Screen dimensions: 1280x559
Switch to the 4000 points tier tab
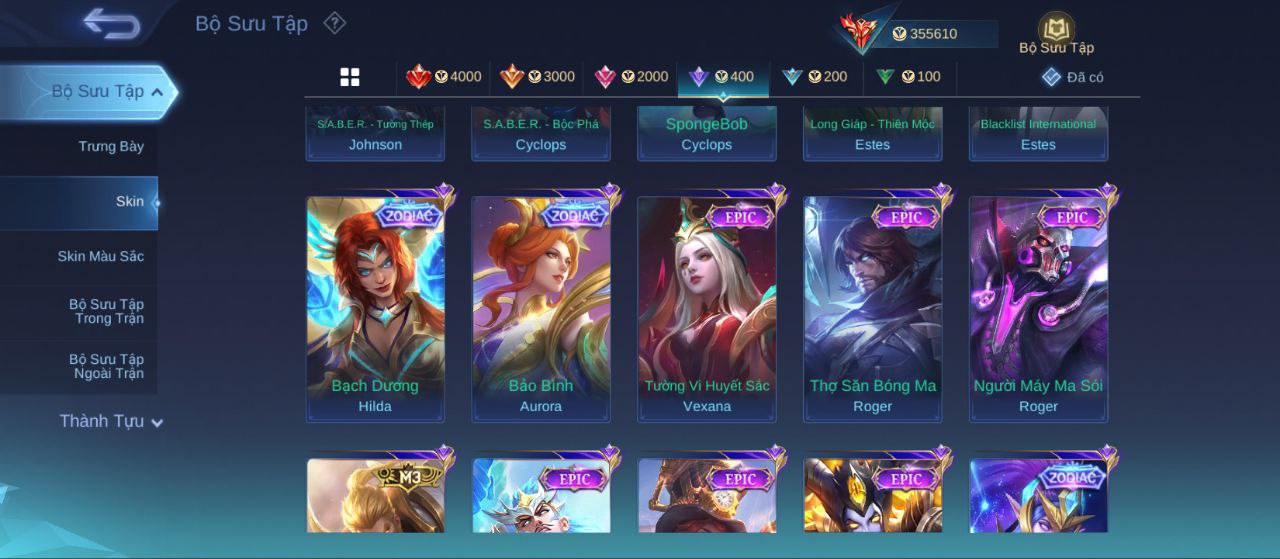pos(443,77)
